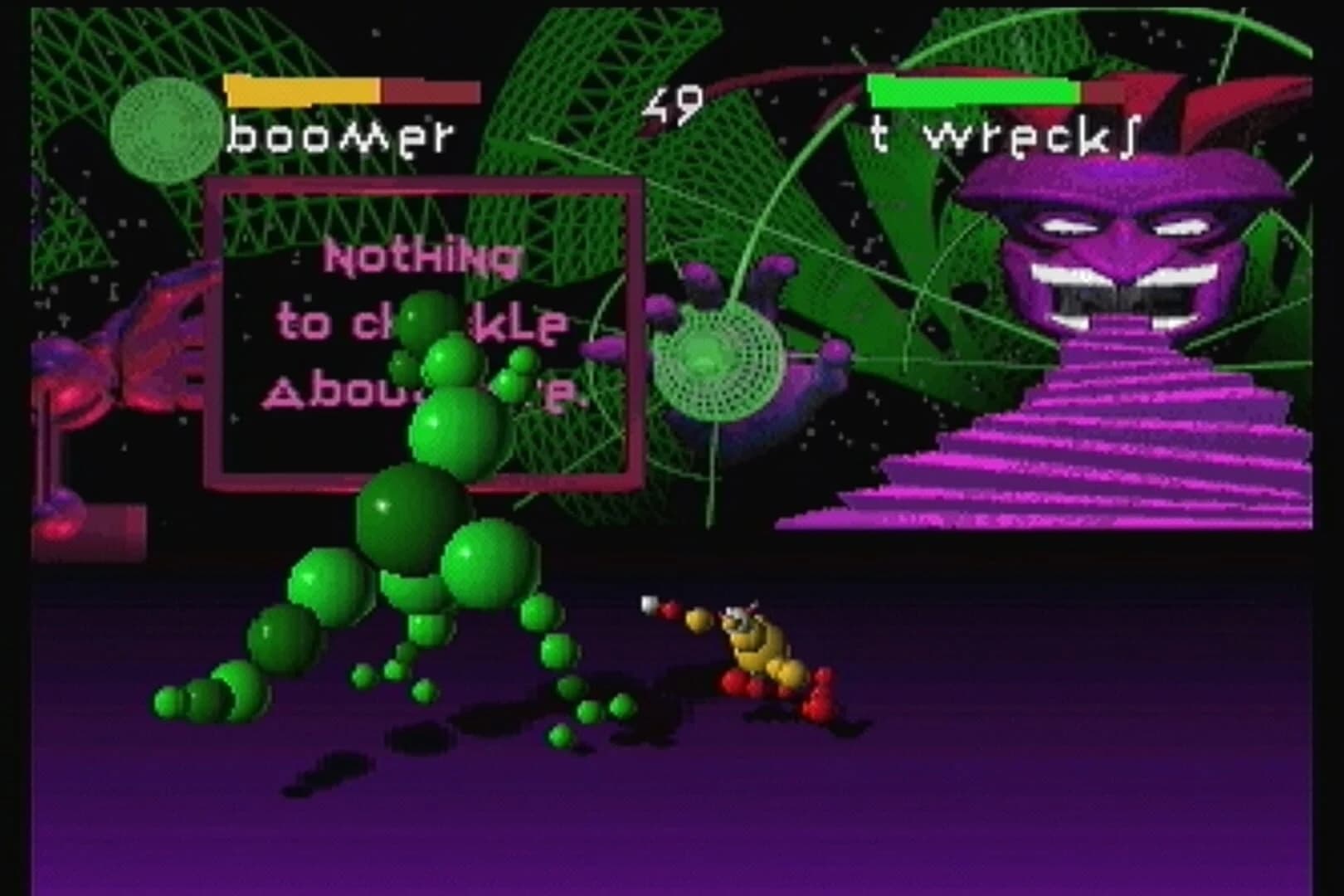Toggle the taunt message box visibility

click(x=423, y=328)
